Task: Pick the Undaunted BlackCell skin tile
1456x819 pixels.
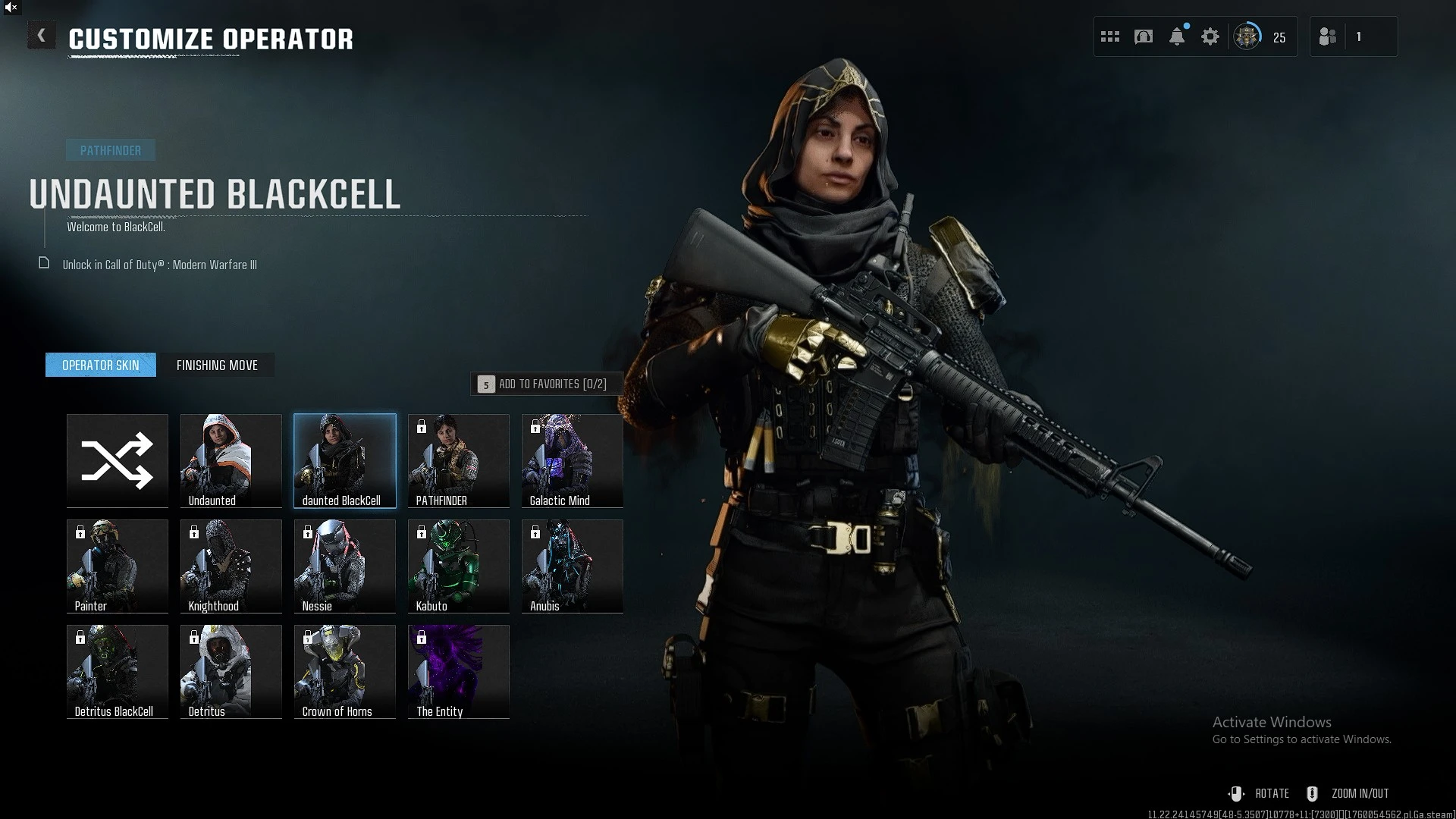Action: (x=345, y=460)
